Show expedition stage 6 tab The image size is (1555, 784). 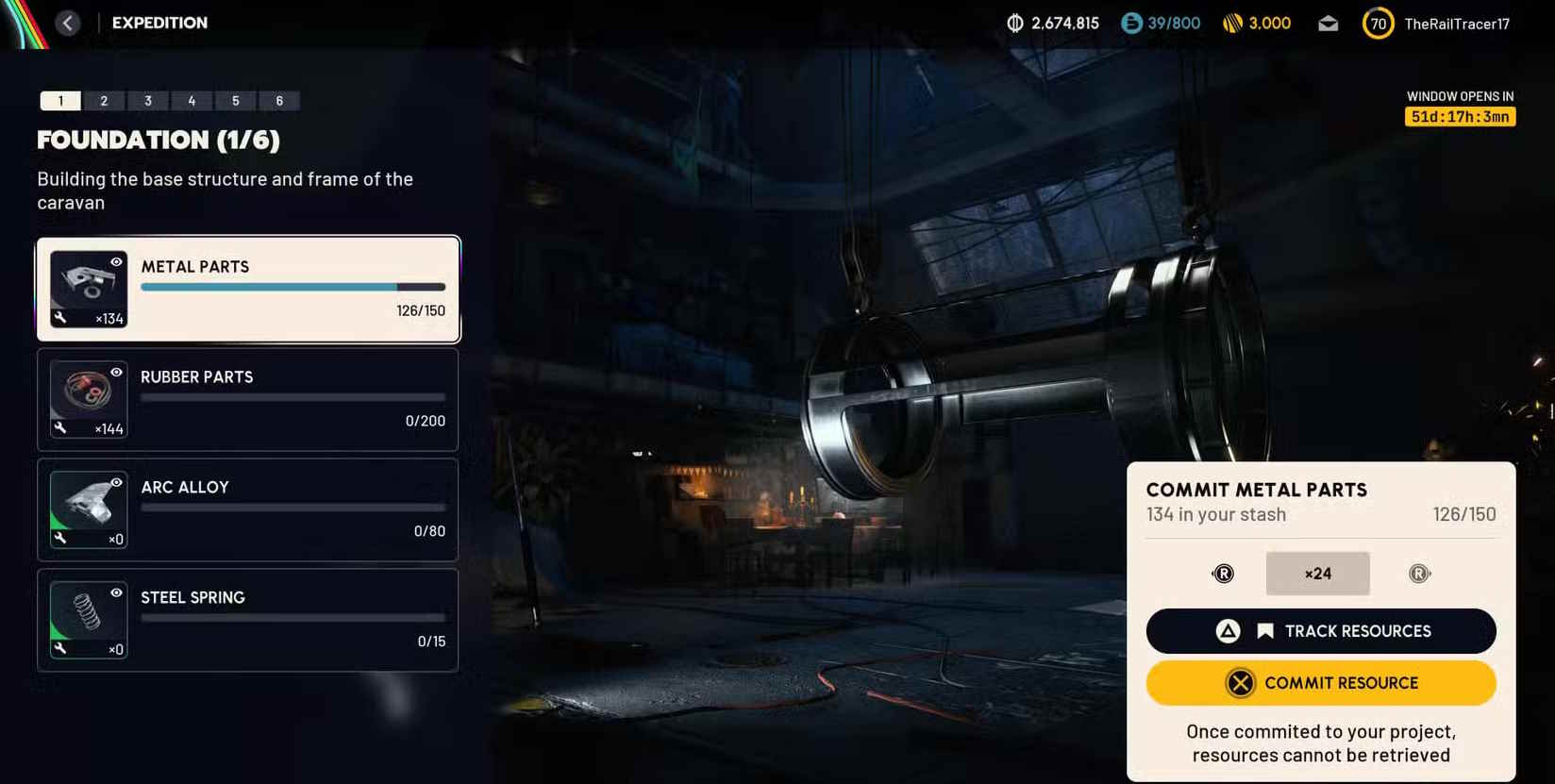pyautogui.click(x=279, y=101)
